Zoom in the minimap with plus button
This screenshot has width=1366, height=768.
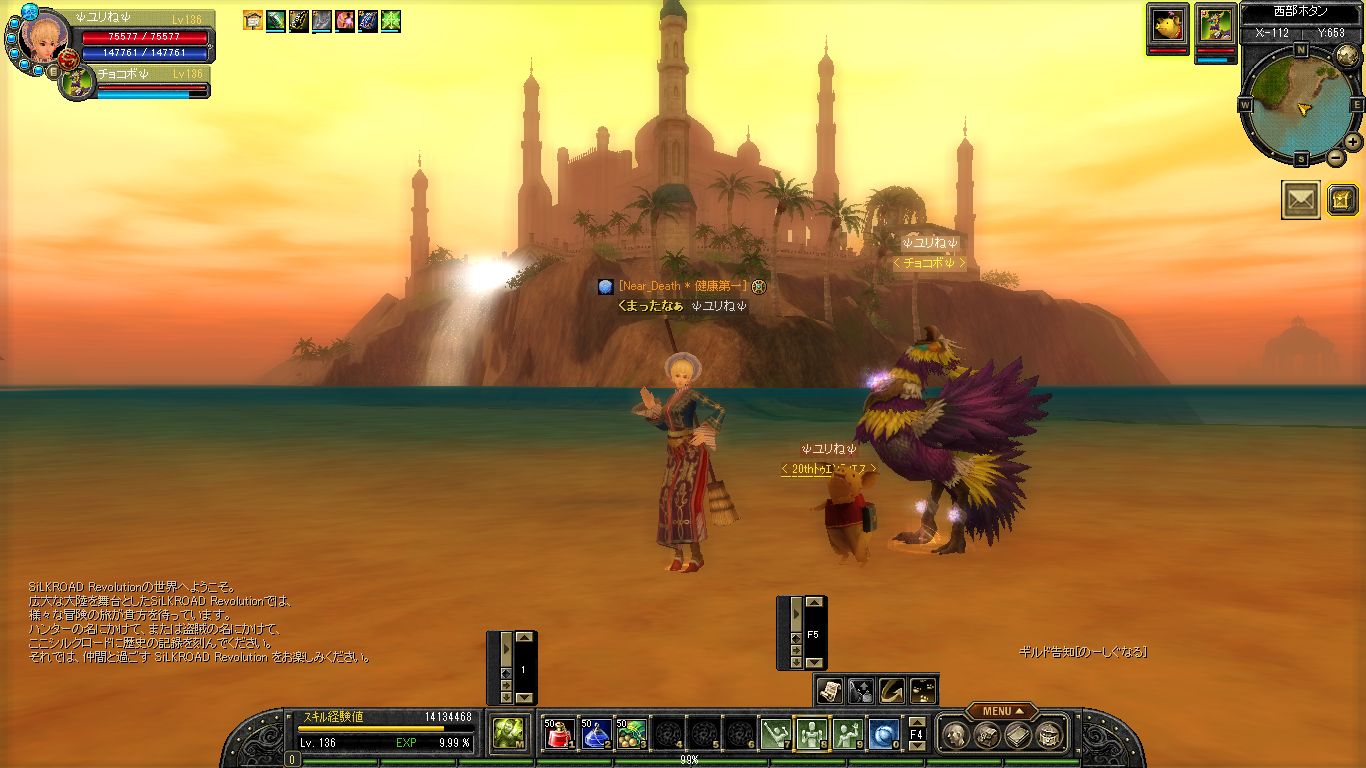[1352, 142]
